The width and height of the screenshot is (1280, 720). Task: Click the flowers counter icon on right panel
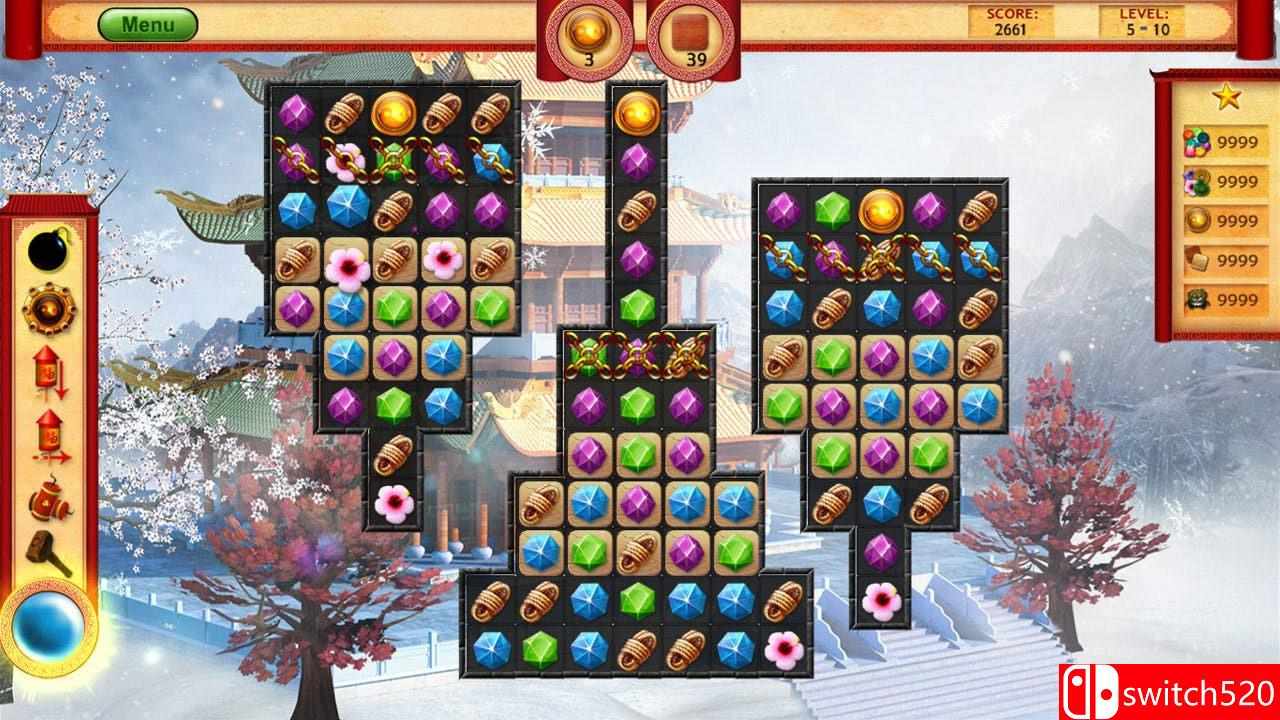[1196, 180]
